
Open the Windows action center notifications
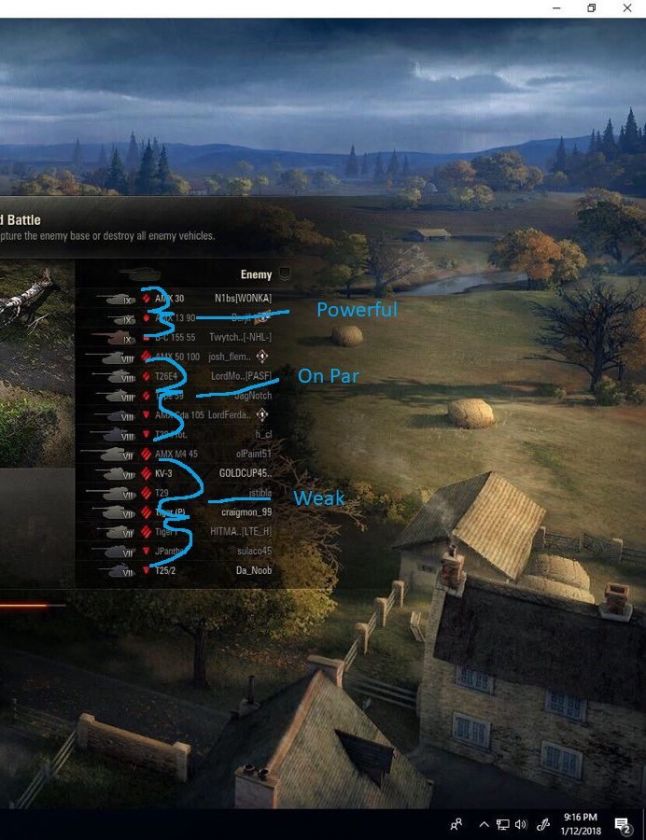(x=623, y=824)
